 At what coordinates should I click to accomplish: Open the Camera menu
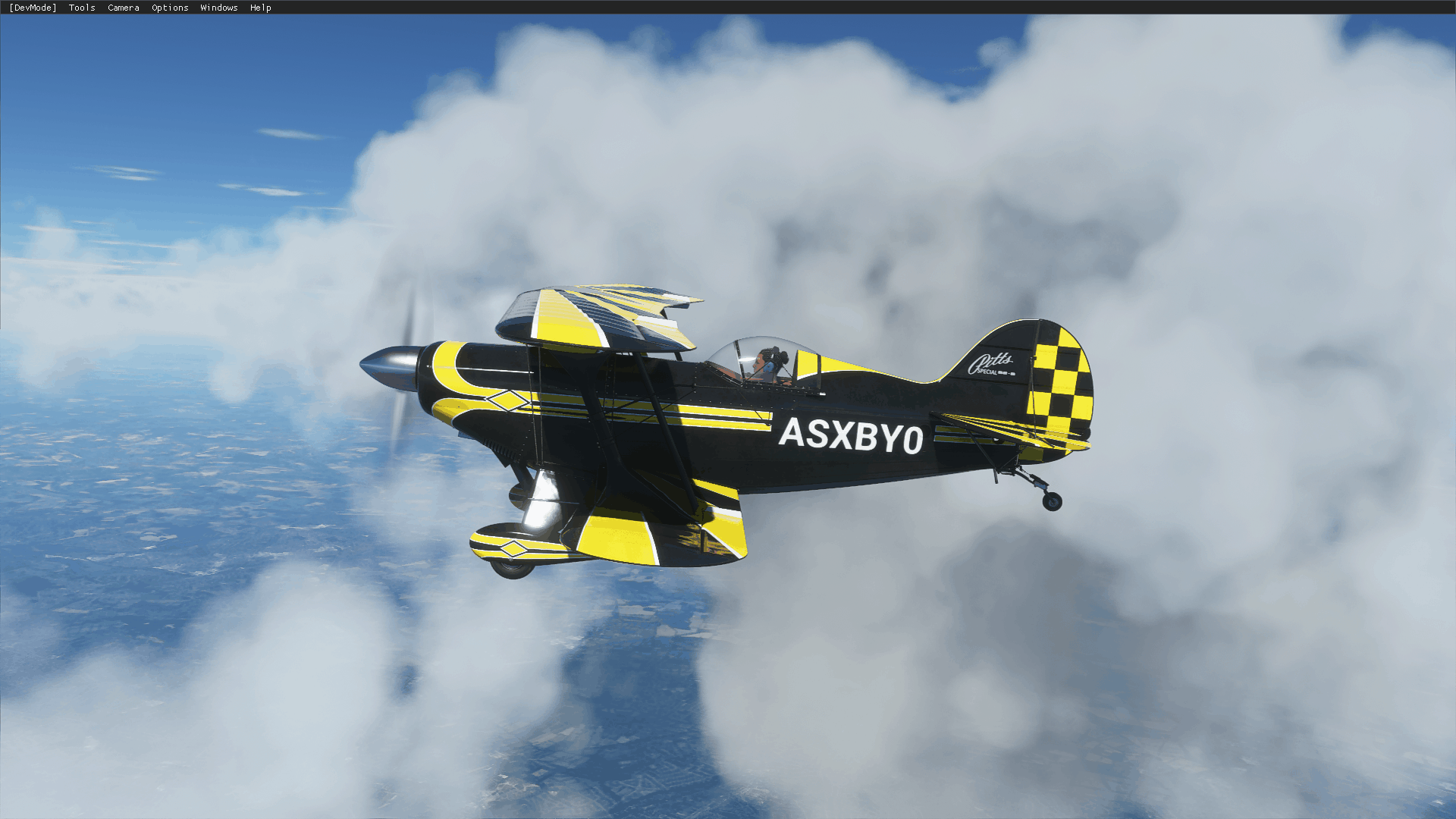(123, 8)
